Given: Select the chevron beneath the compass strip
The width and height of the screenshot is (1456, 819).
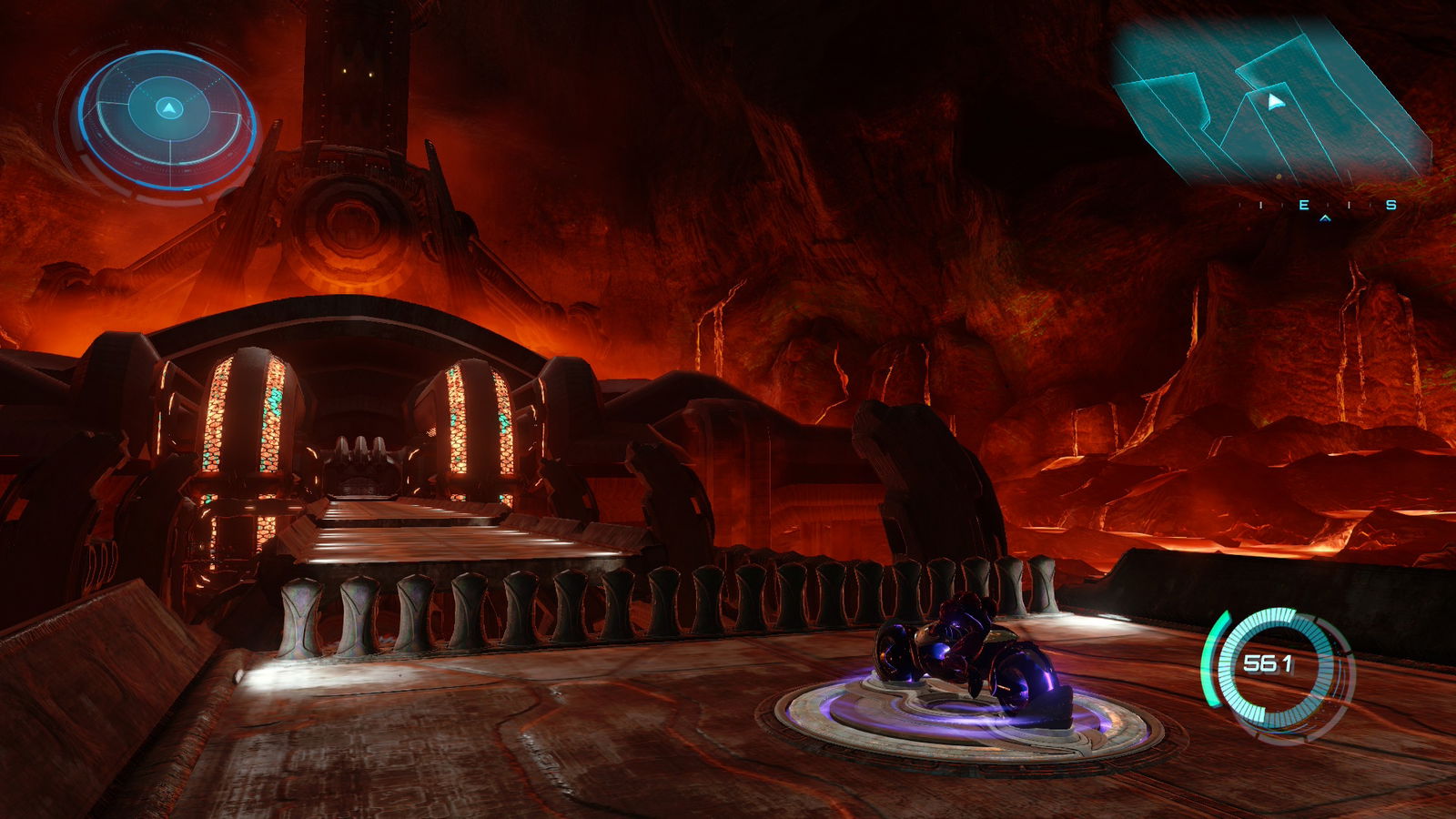Looking at the screenshot, I should pos(1325,218).
